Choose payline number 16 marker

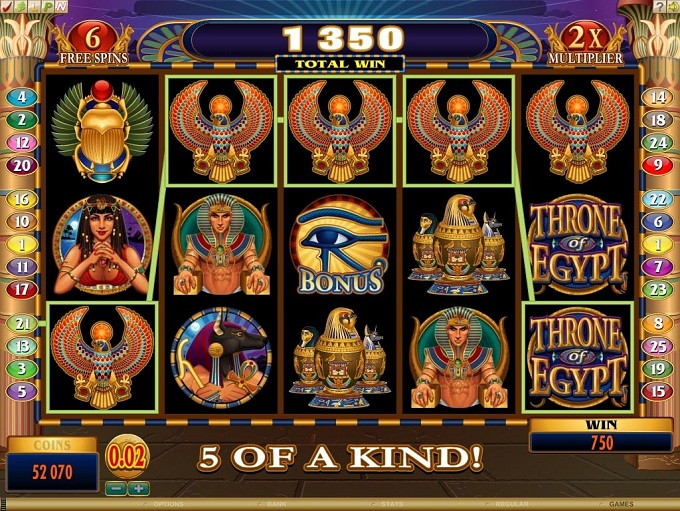[21, 199]
